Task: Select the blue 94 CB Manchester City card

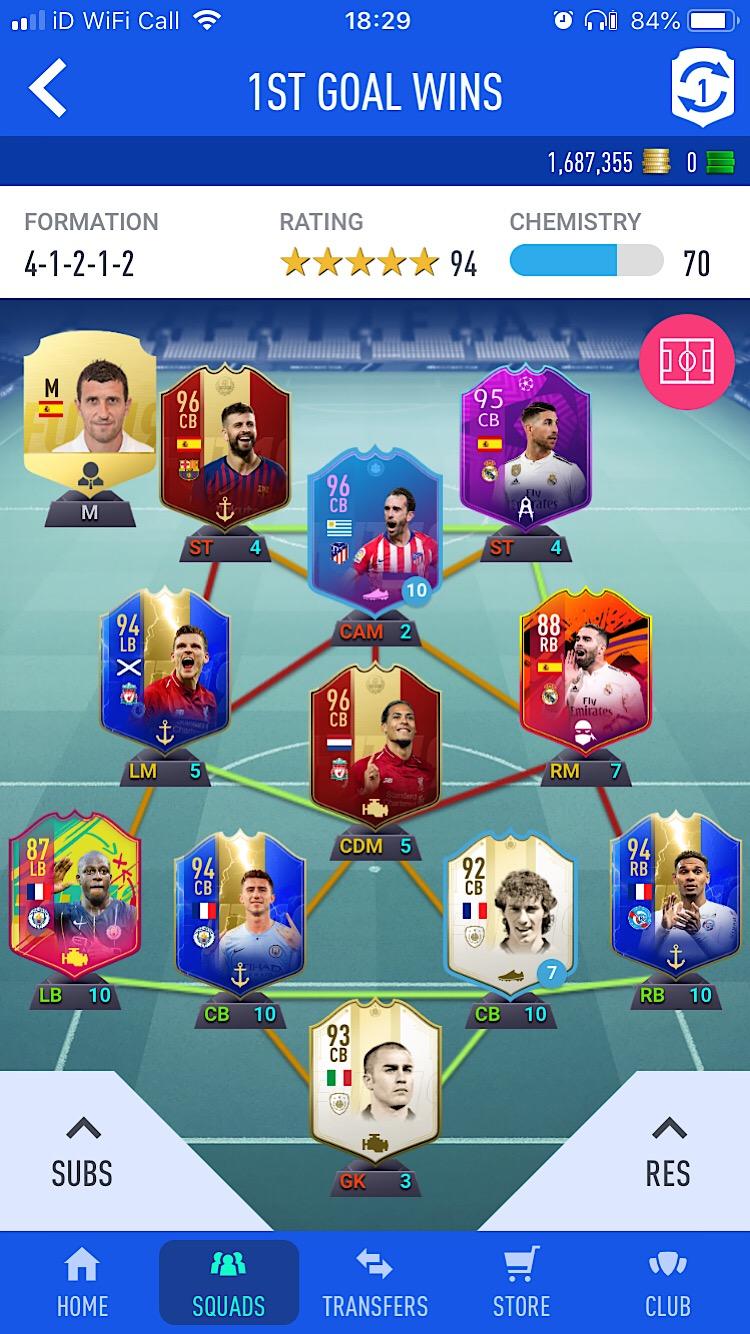Action: pos(239,910)
